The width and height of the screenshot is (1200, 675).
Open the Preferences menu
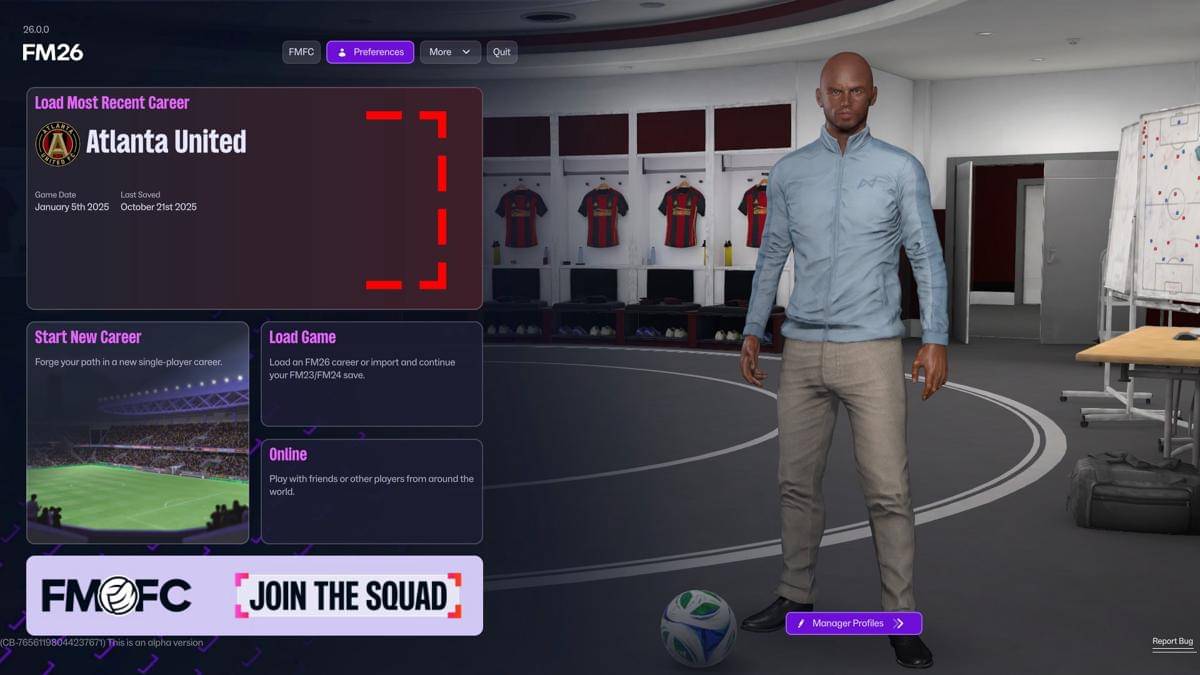tap(370, 52)
